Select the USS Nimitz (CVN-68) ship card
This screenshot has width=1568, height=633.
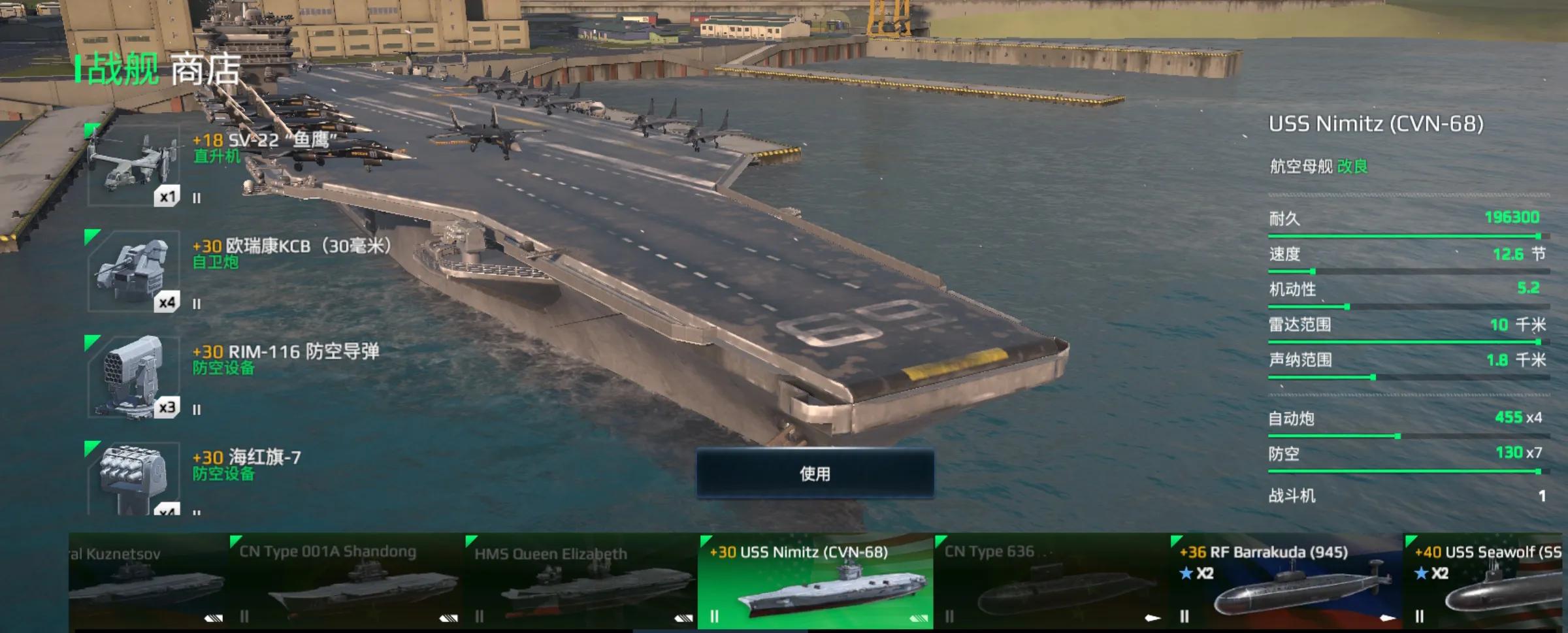click(x=815, y=581)
